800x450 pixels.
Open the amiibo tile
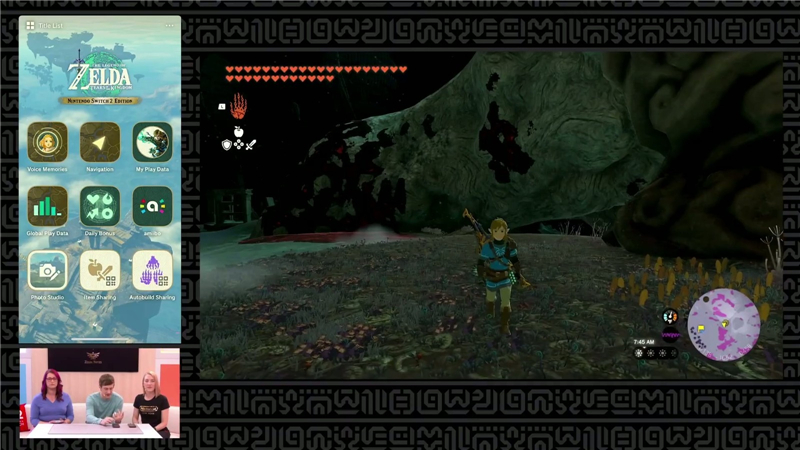pos(152,206)
